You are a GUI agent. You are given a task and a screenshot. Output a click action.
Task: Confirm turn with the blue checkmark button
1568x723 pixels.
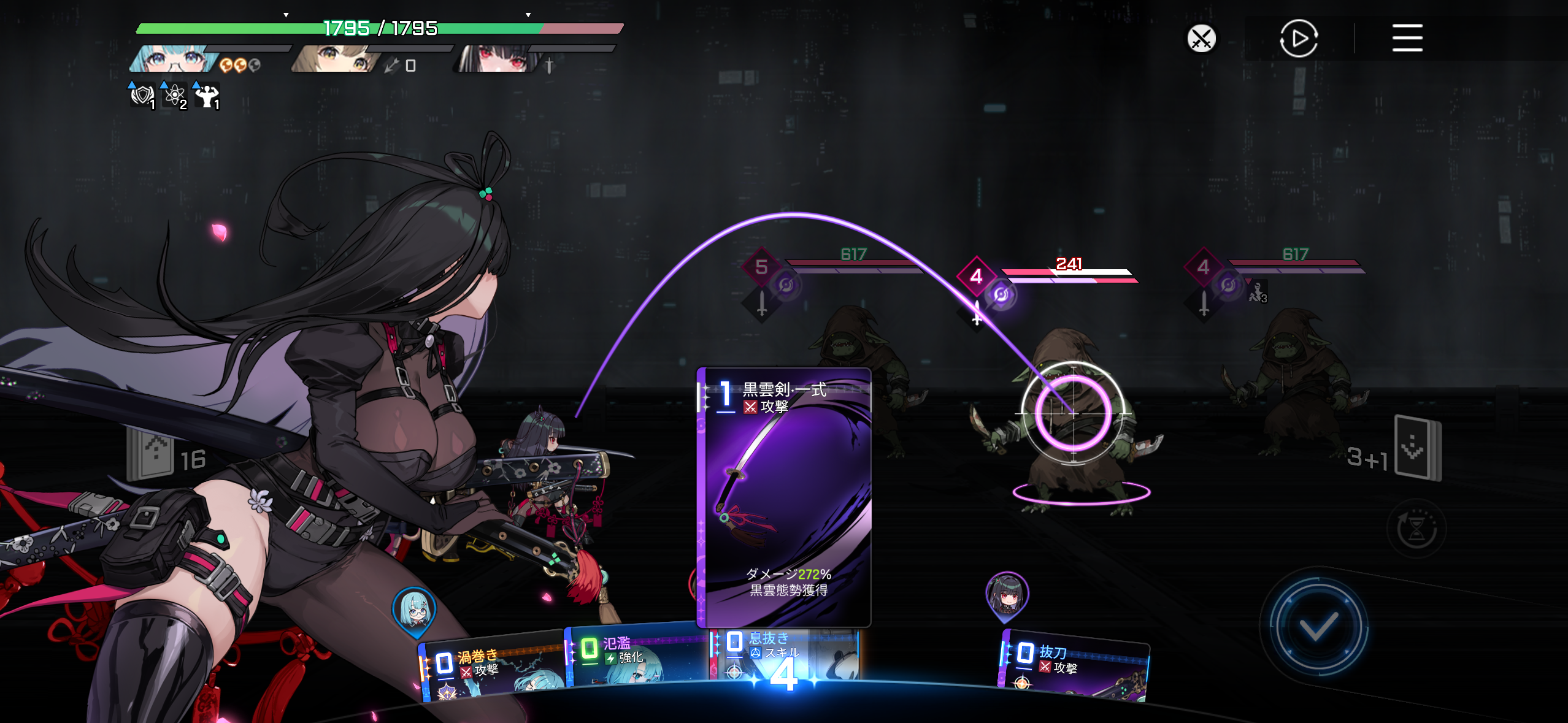pyautogui.click(x=1317, y=626)
